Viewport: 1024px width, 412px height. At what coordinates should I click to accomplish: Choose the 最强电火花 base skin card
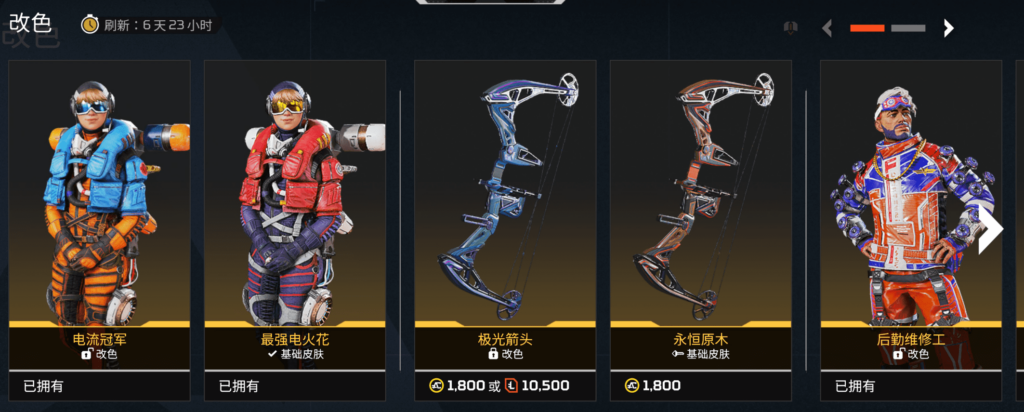(295, 200)
